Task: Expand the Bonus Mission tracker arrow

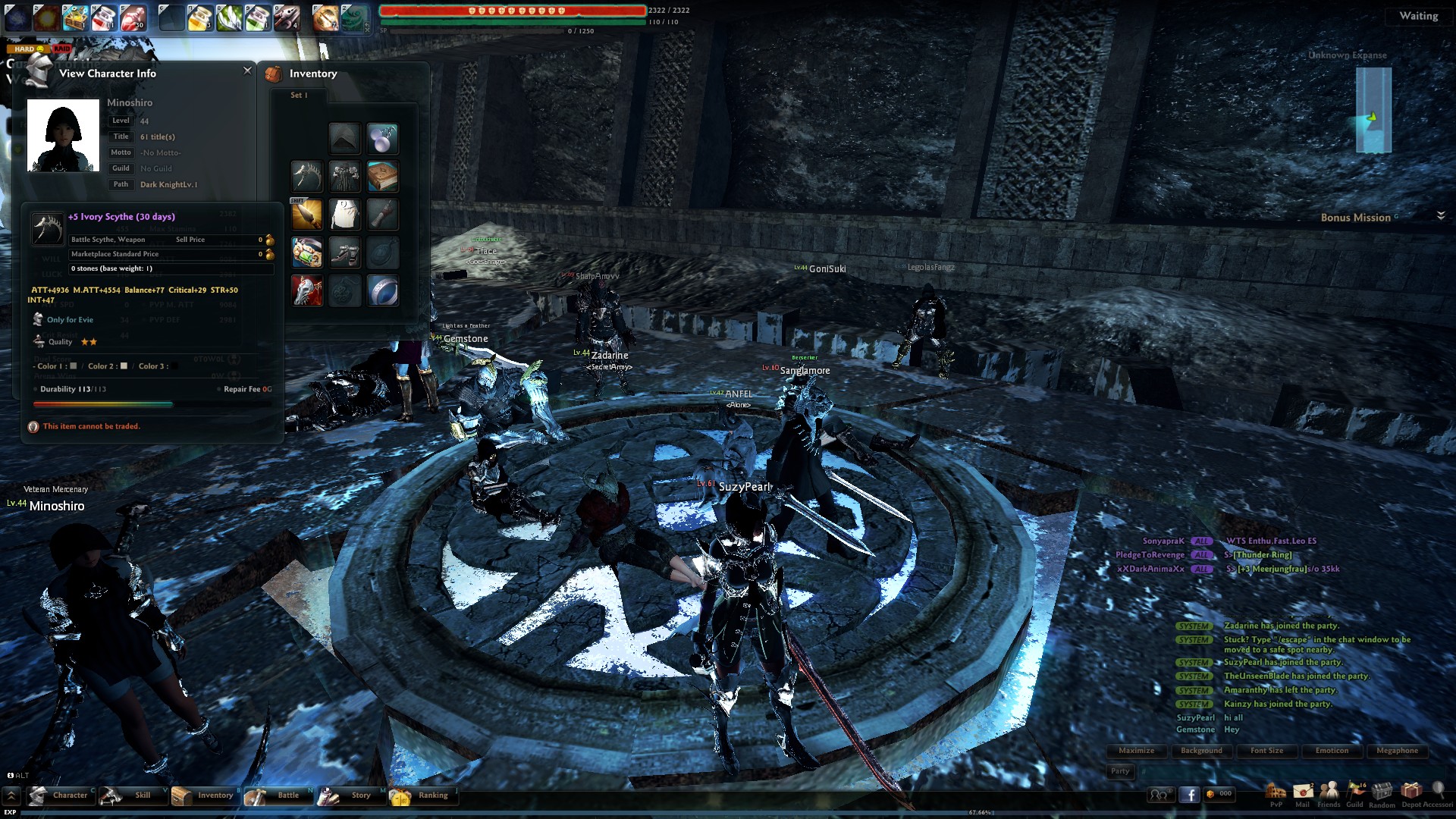Action: [1441, 216]
